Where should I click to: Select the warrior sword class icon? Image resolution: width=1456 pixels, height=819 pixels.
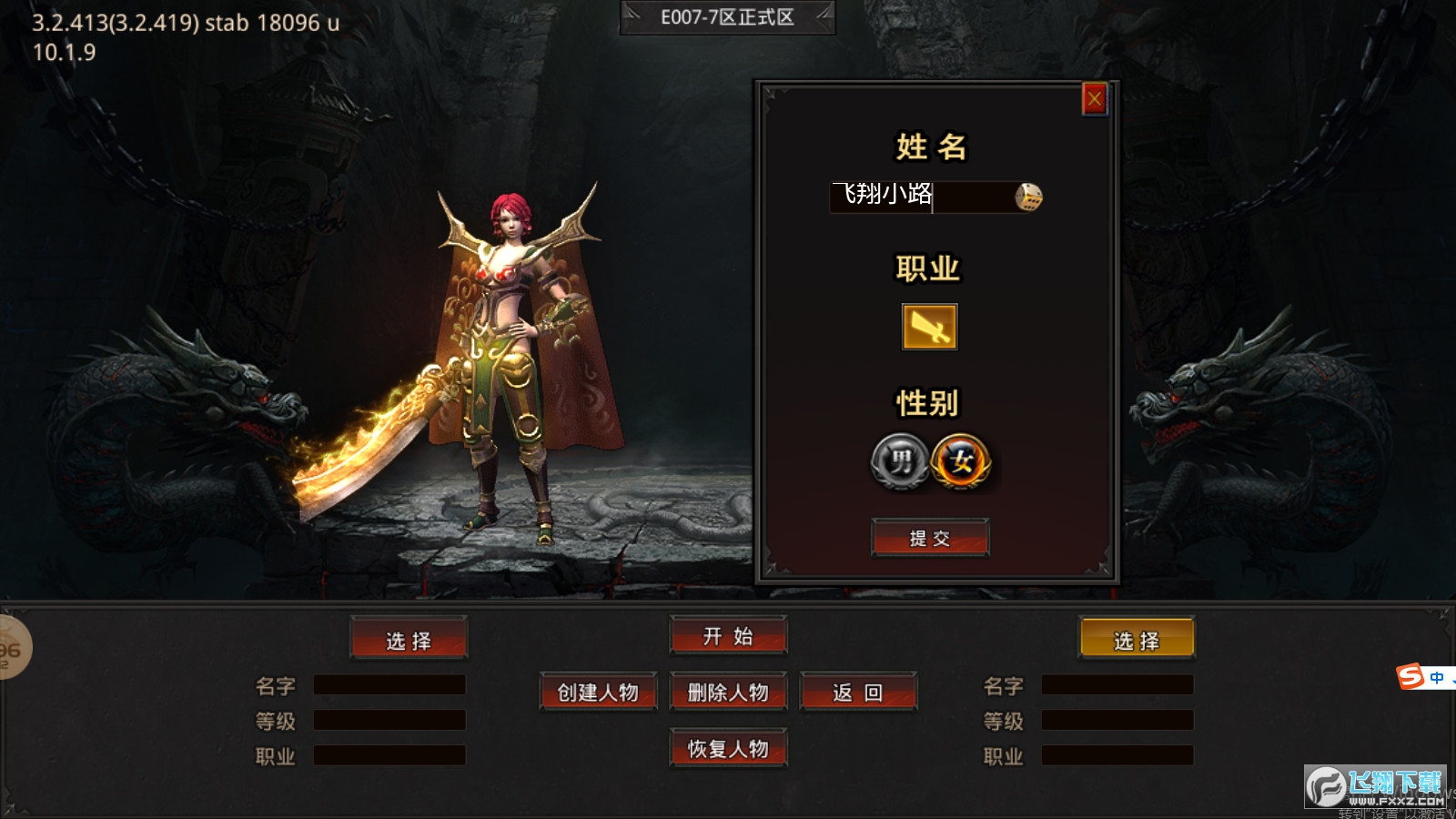tap(929, 327)
